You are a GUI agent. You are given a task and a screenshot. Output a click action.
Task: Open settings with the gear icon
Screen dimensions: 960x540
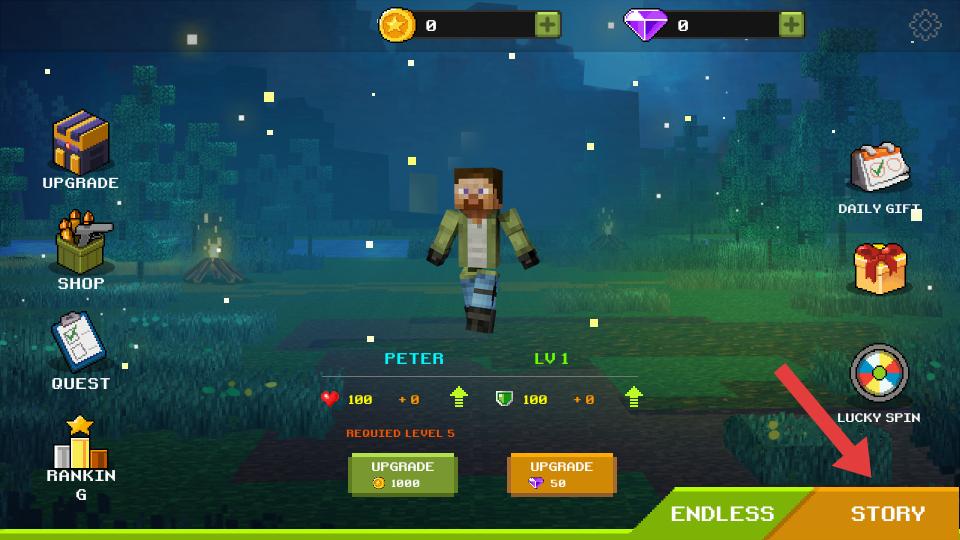(x=925, y=26)
